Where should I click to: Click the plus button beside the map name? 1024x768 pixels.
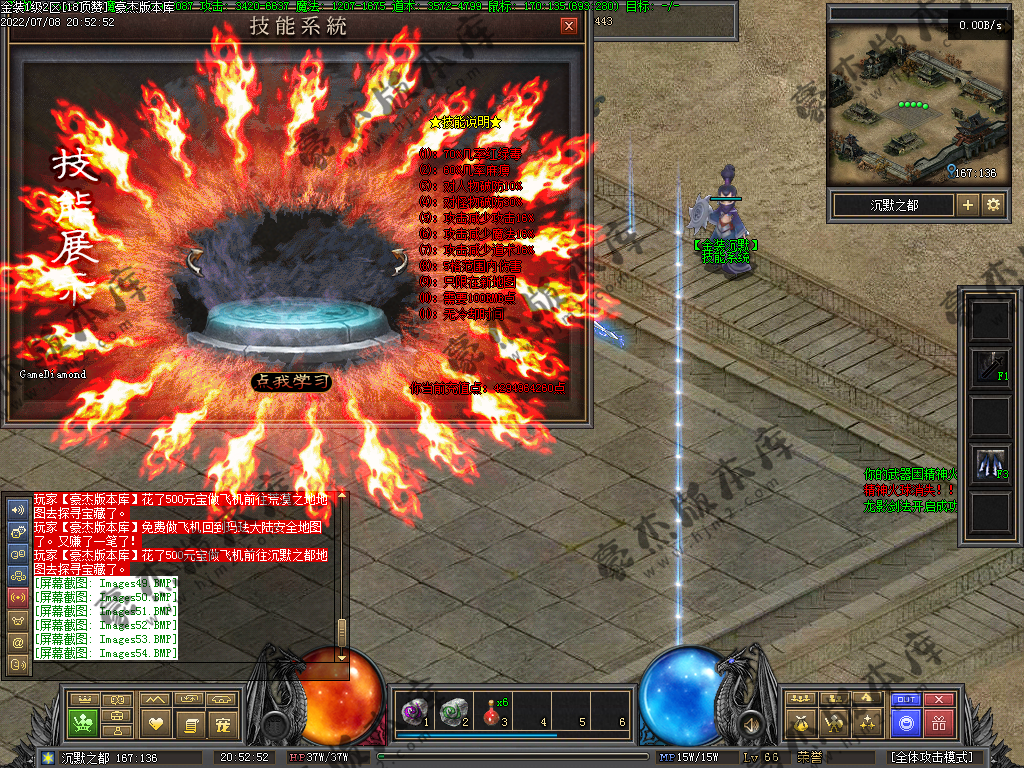(x=967, y=205)
